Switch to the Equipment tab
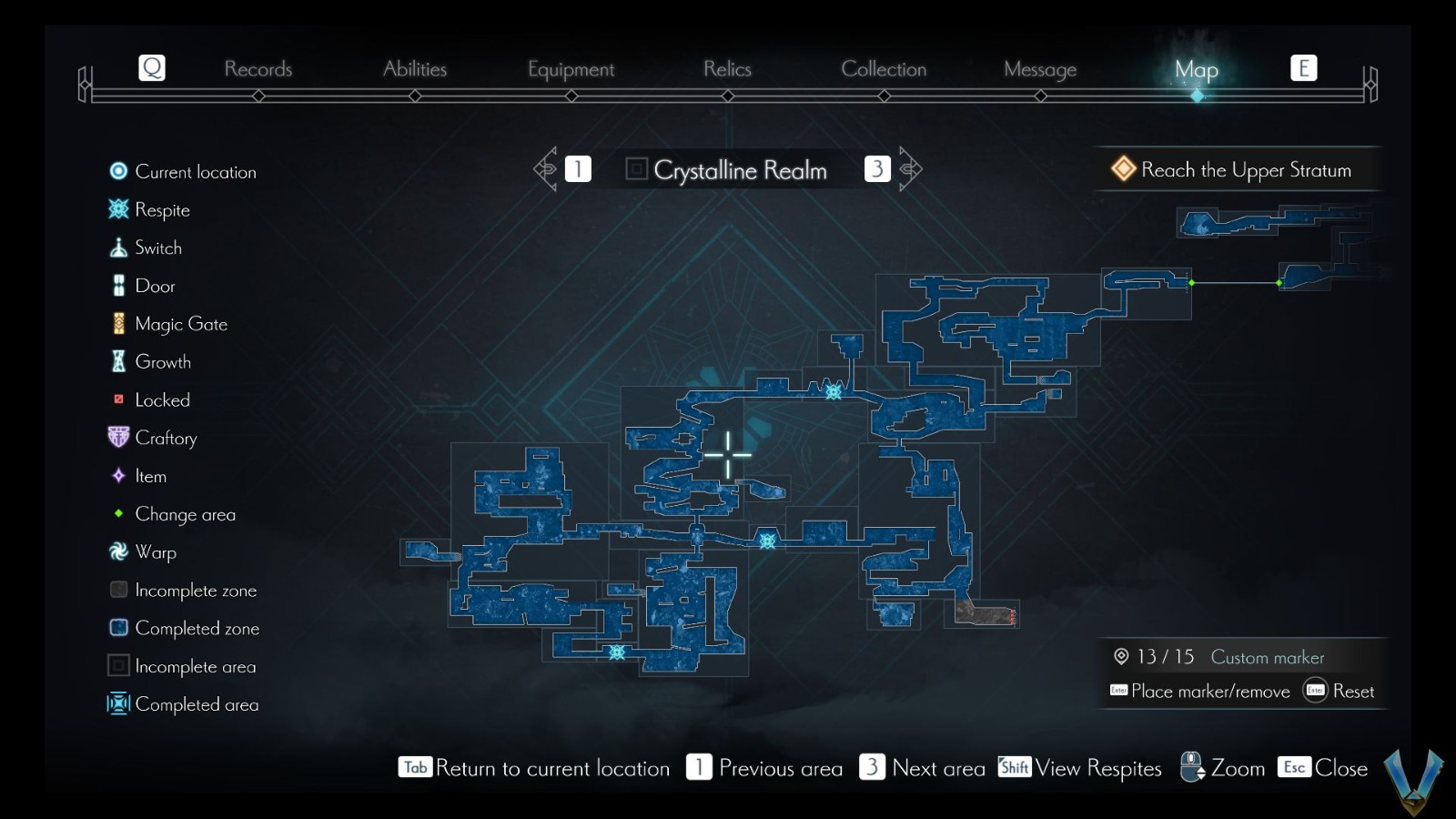 pyautogui.click(x=570, y=68)
